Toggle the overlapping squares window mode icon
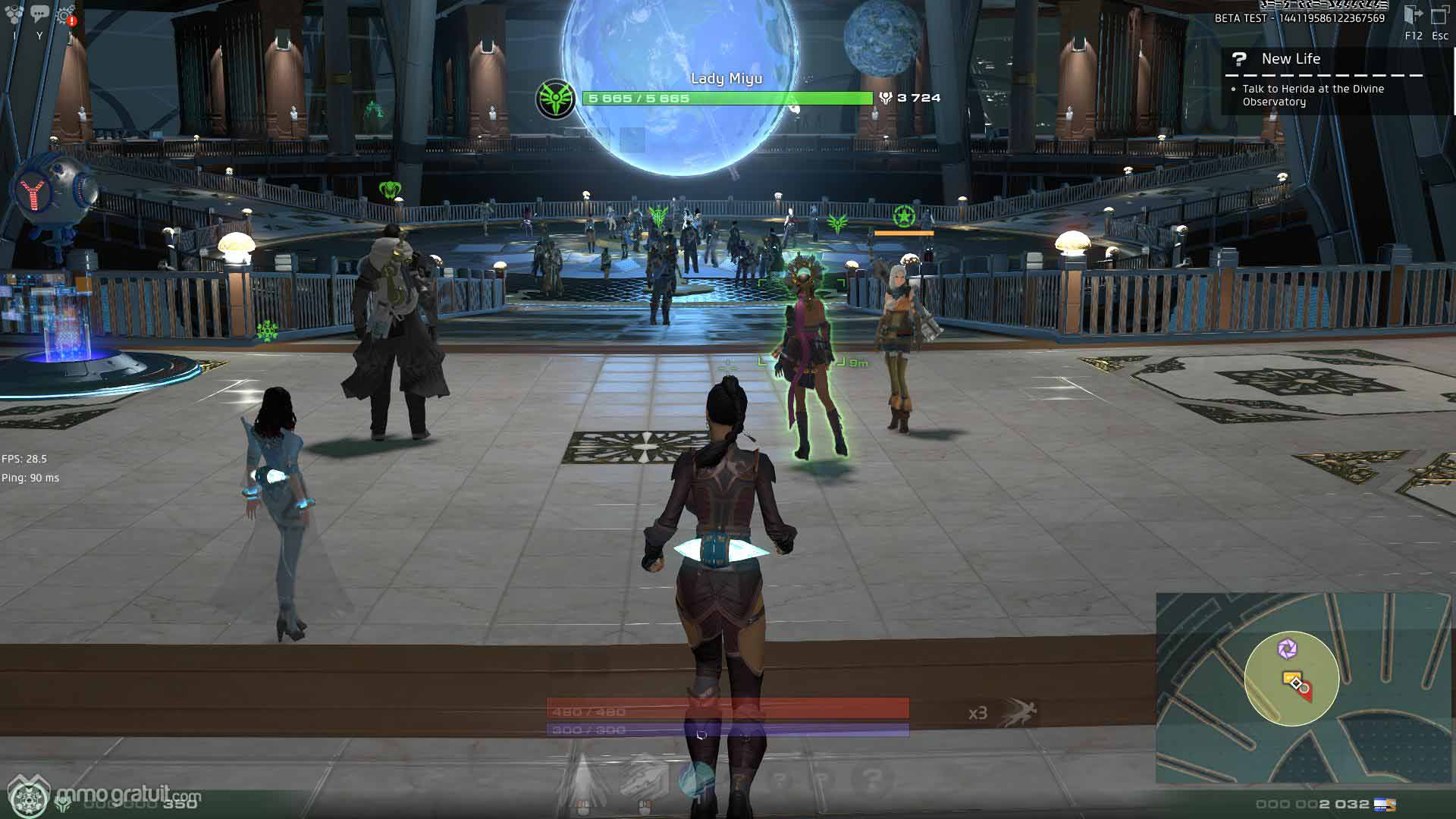Screen dimensions: 1456x819 pos(1439,15)
